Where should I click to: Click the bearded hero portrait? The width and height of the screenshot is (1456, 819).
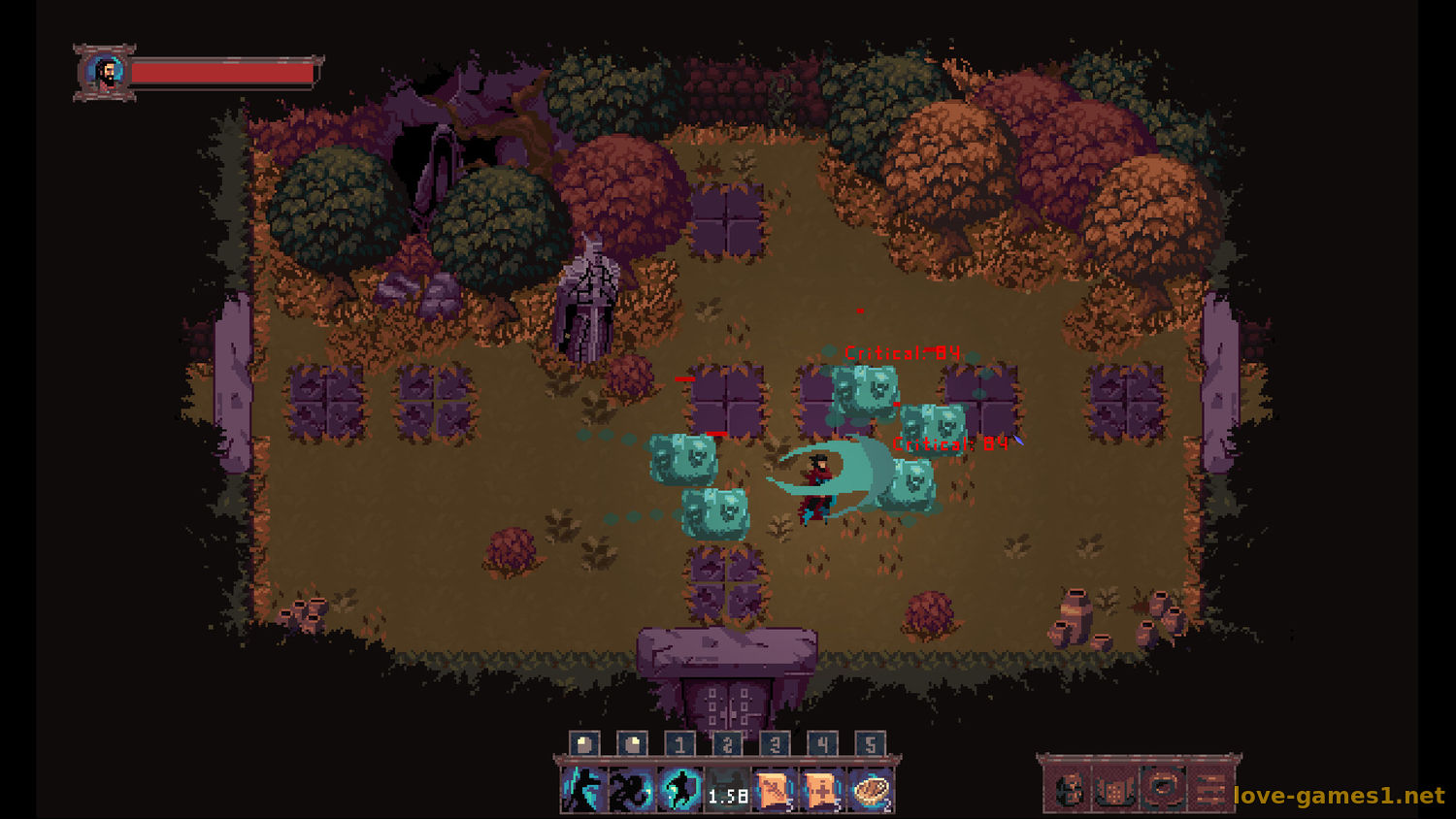pos(105,73)
